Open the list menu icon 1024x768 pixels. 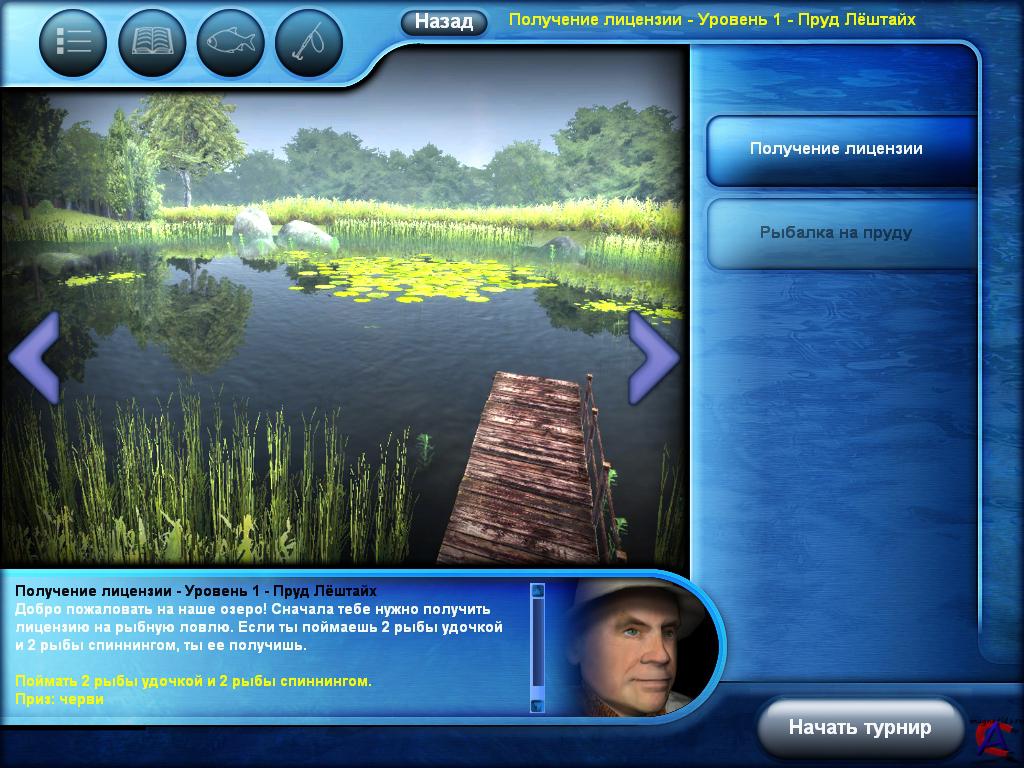(x=73, y=43)
